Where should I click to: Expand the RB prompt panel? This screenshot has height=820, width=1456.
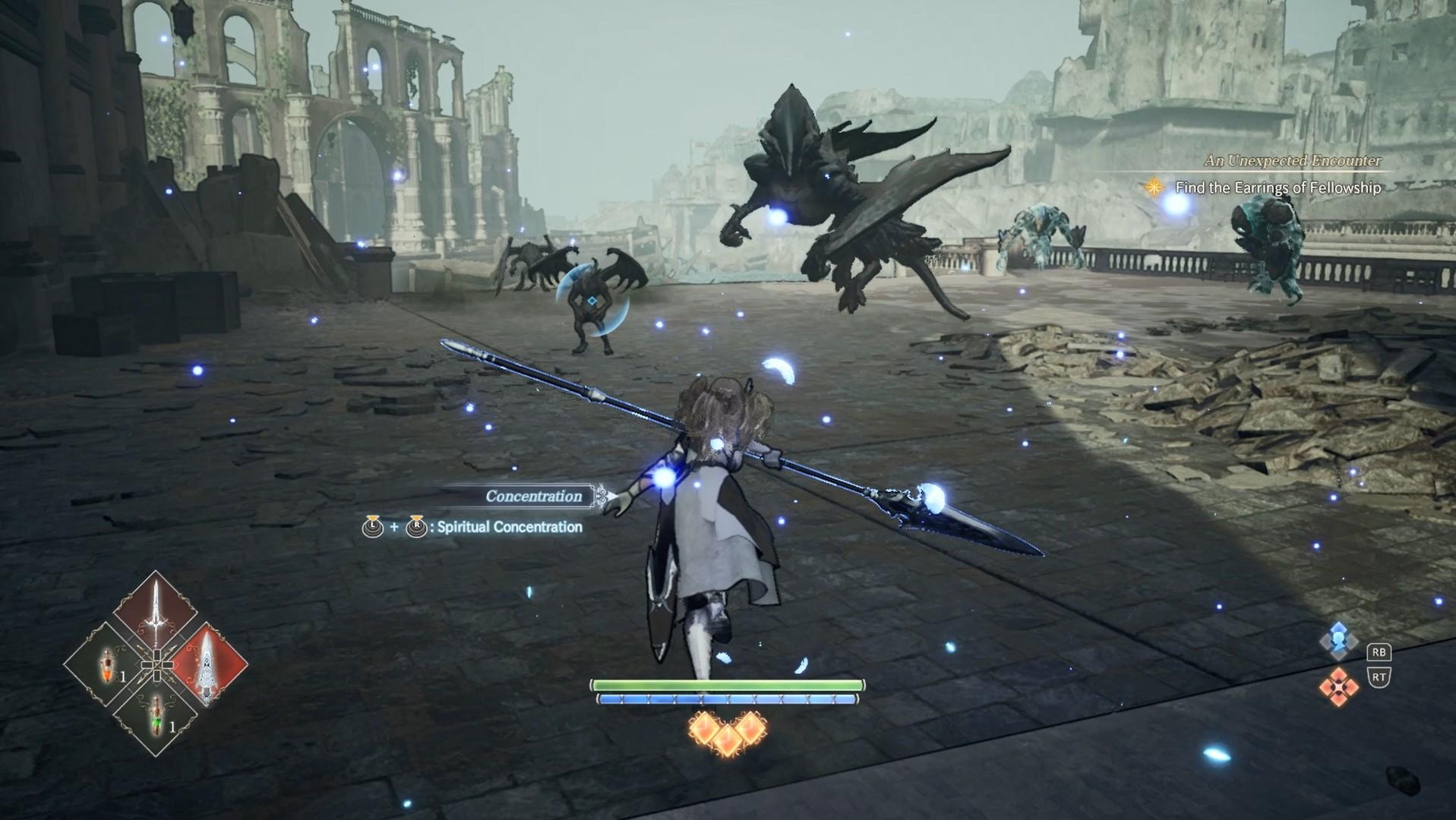click(x=1379, y=653)
